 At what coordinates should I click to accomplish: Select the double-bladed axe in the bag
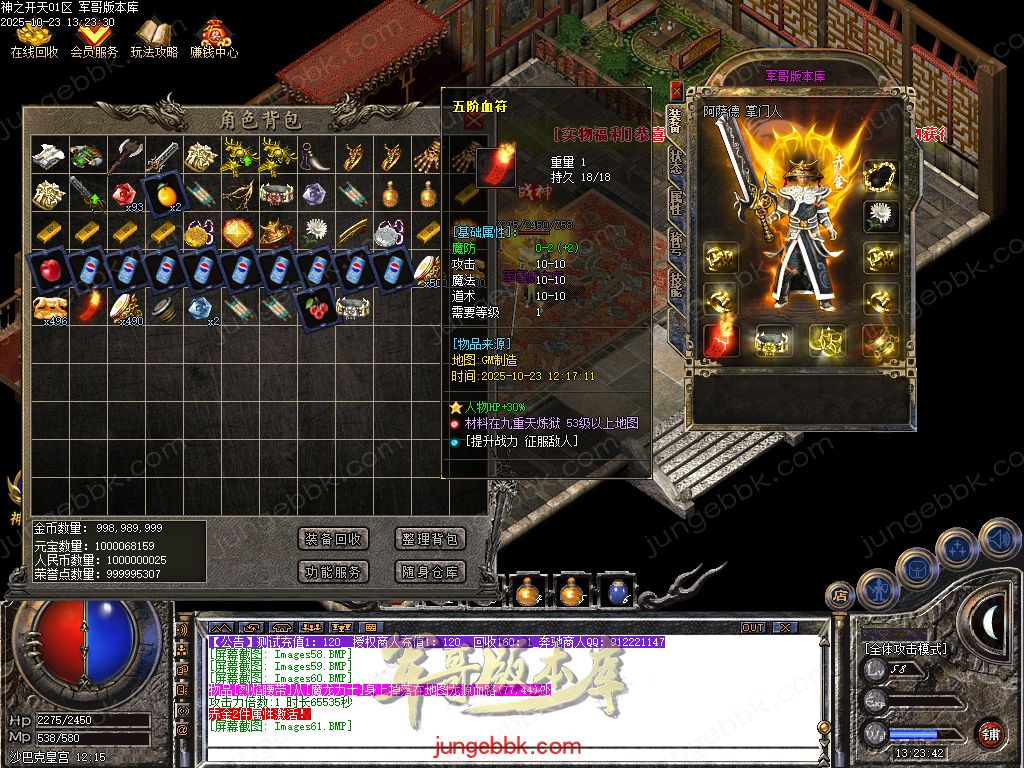point(126,154)
